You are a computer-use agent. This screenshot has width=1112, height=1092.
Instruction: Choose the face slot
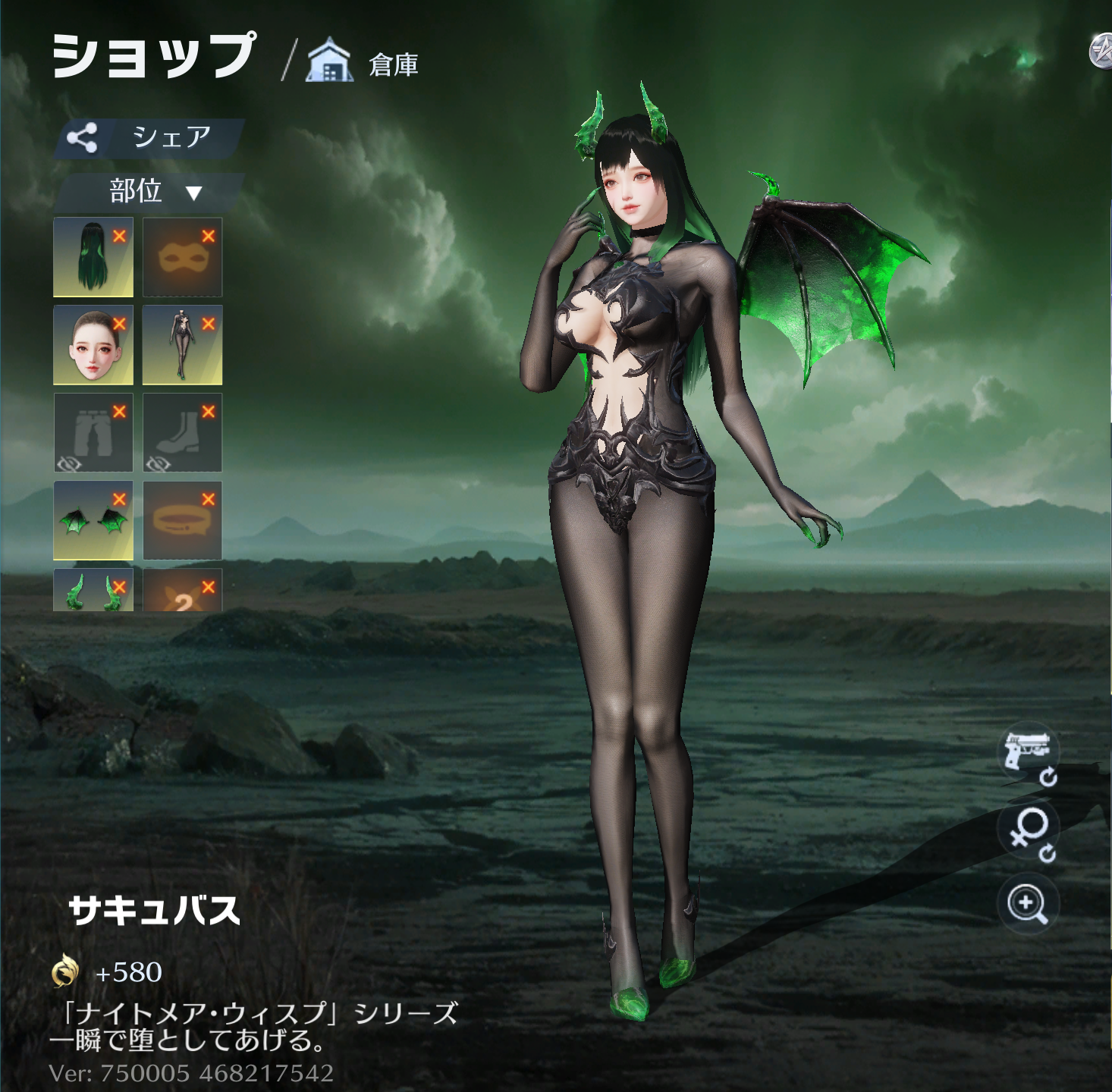pyautogui.click(x=93, y=345)
